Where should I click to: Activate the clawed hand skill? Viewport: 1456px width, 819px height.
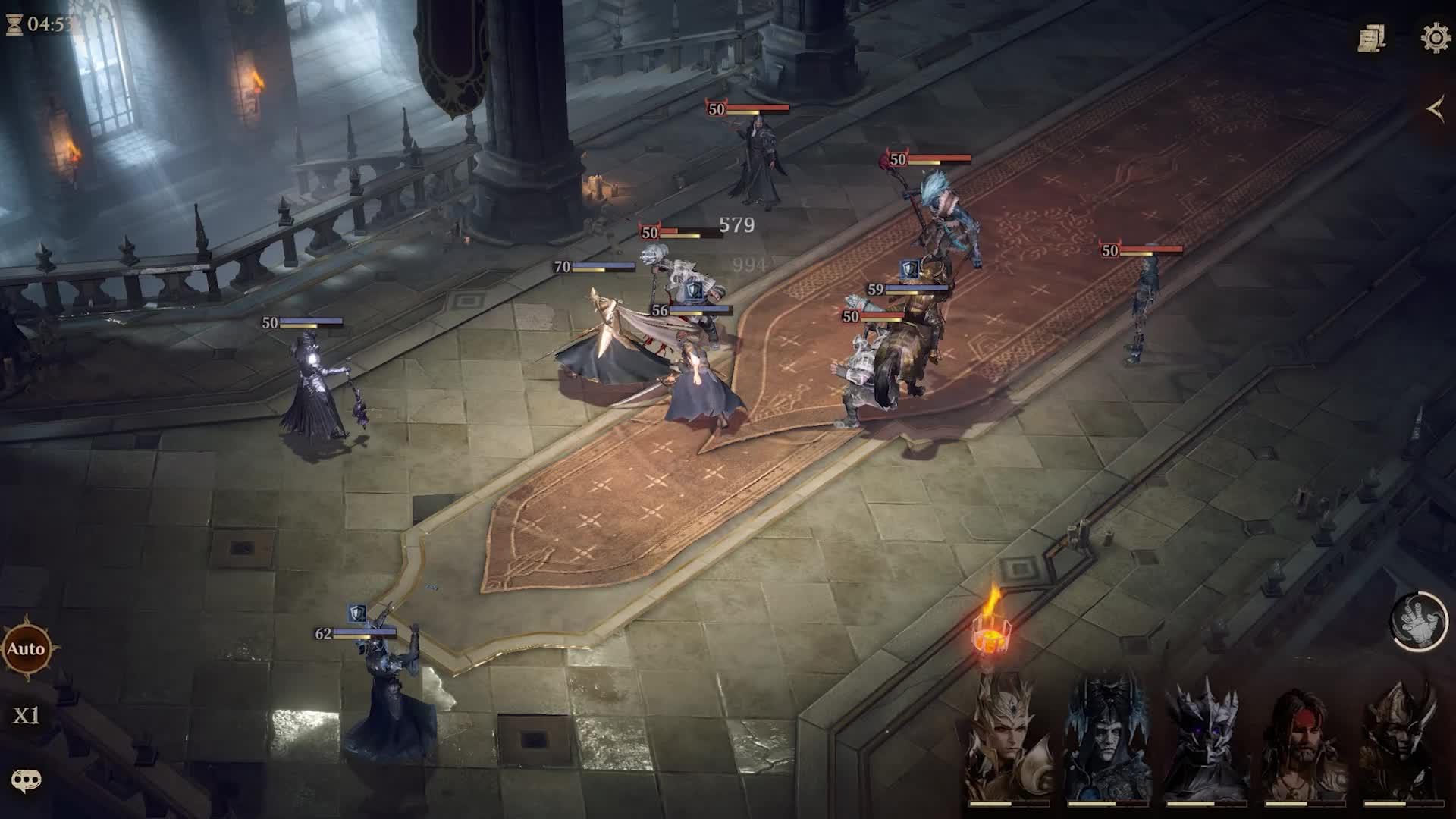(x=1419, y=621)
